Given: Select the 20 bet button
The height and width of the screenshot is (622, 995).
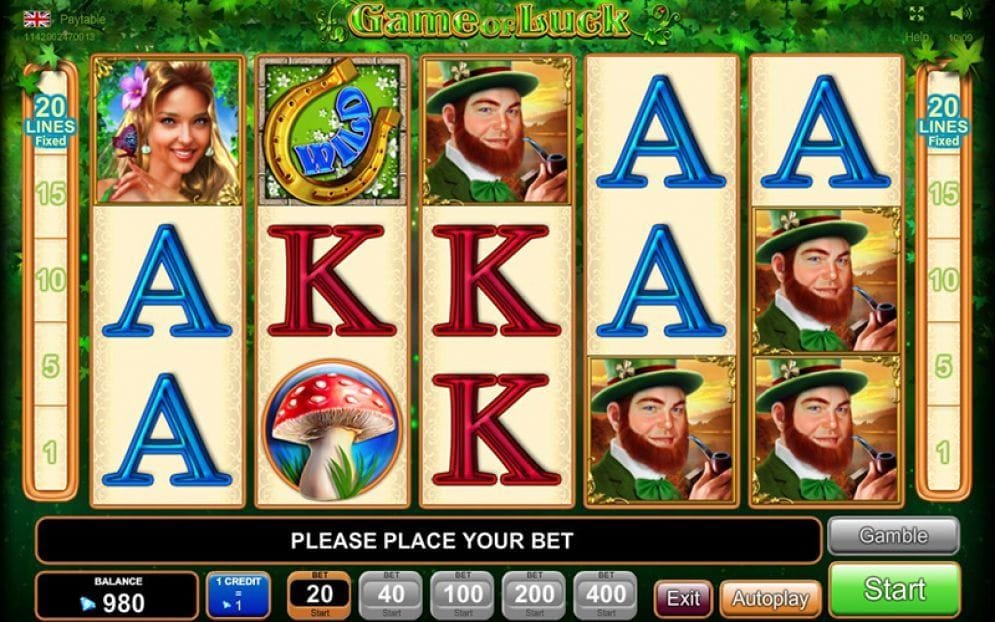Looking at the screenshot, I should [x=319, y=596].
